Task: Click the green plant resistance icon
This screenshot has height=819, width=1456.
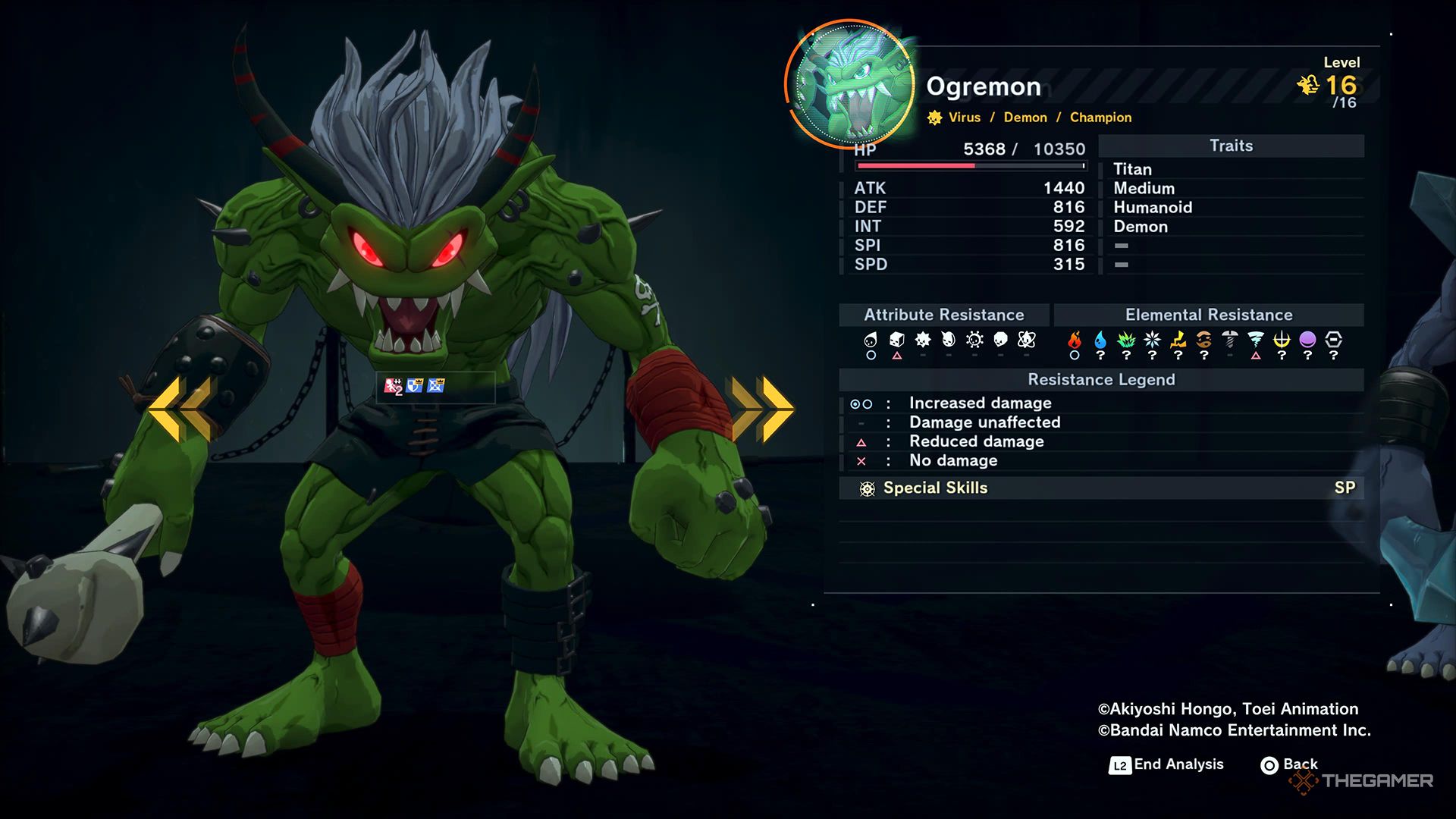Action: pyautogui.click(x=1126, y=340)
